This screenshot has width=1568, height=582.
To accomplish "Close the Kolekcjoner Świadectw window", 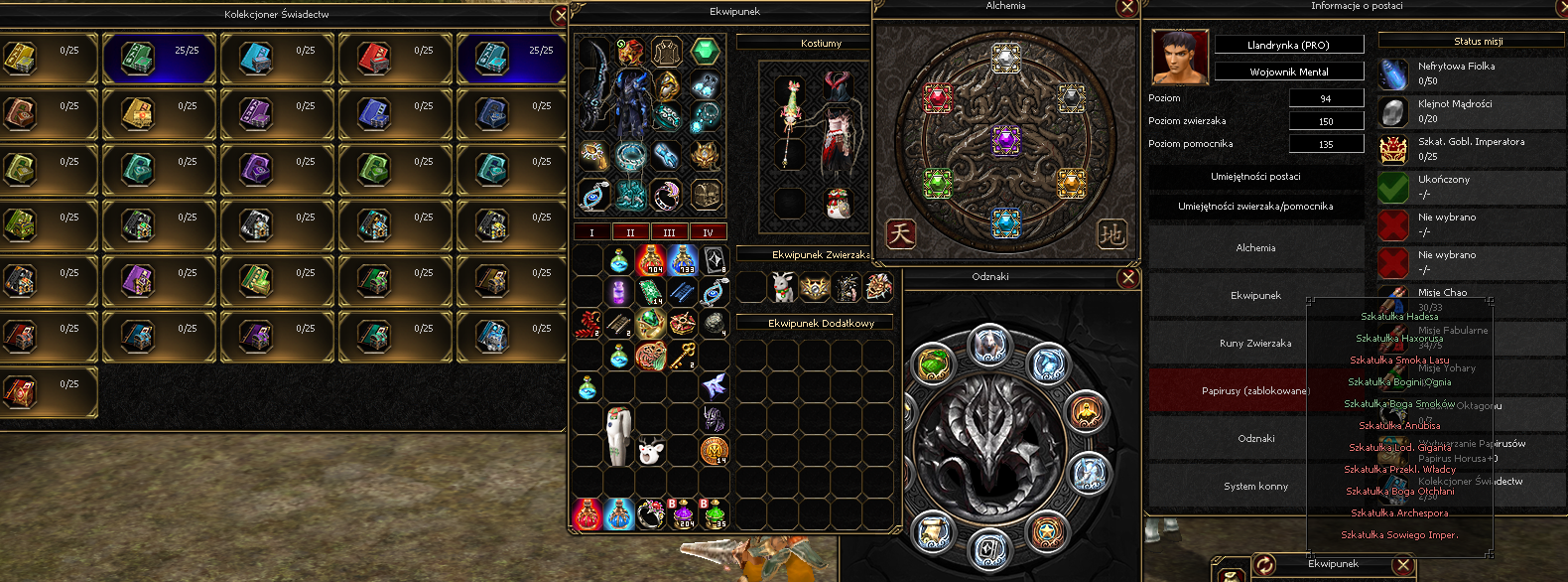I will [x=561, y=15].
